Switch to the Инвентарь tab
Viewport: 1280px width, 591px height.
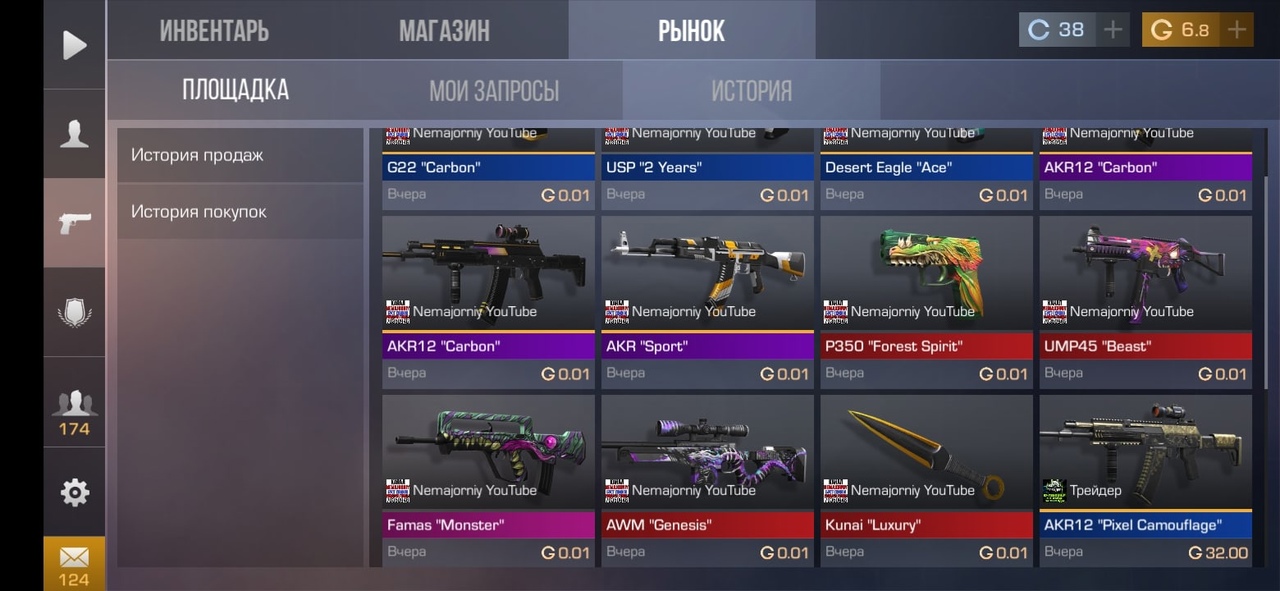(x=214, y=31)
